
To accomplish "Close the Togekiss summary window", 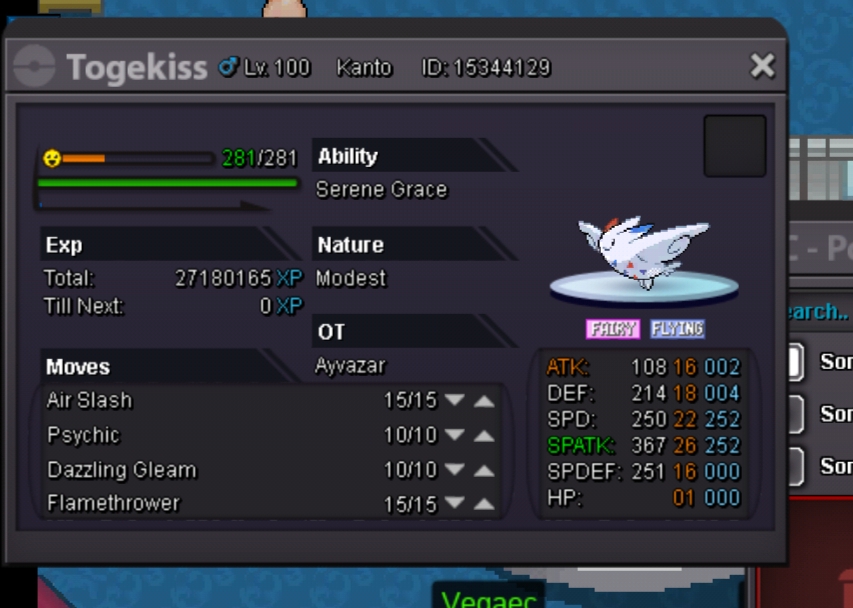I will pos(762,67).
